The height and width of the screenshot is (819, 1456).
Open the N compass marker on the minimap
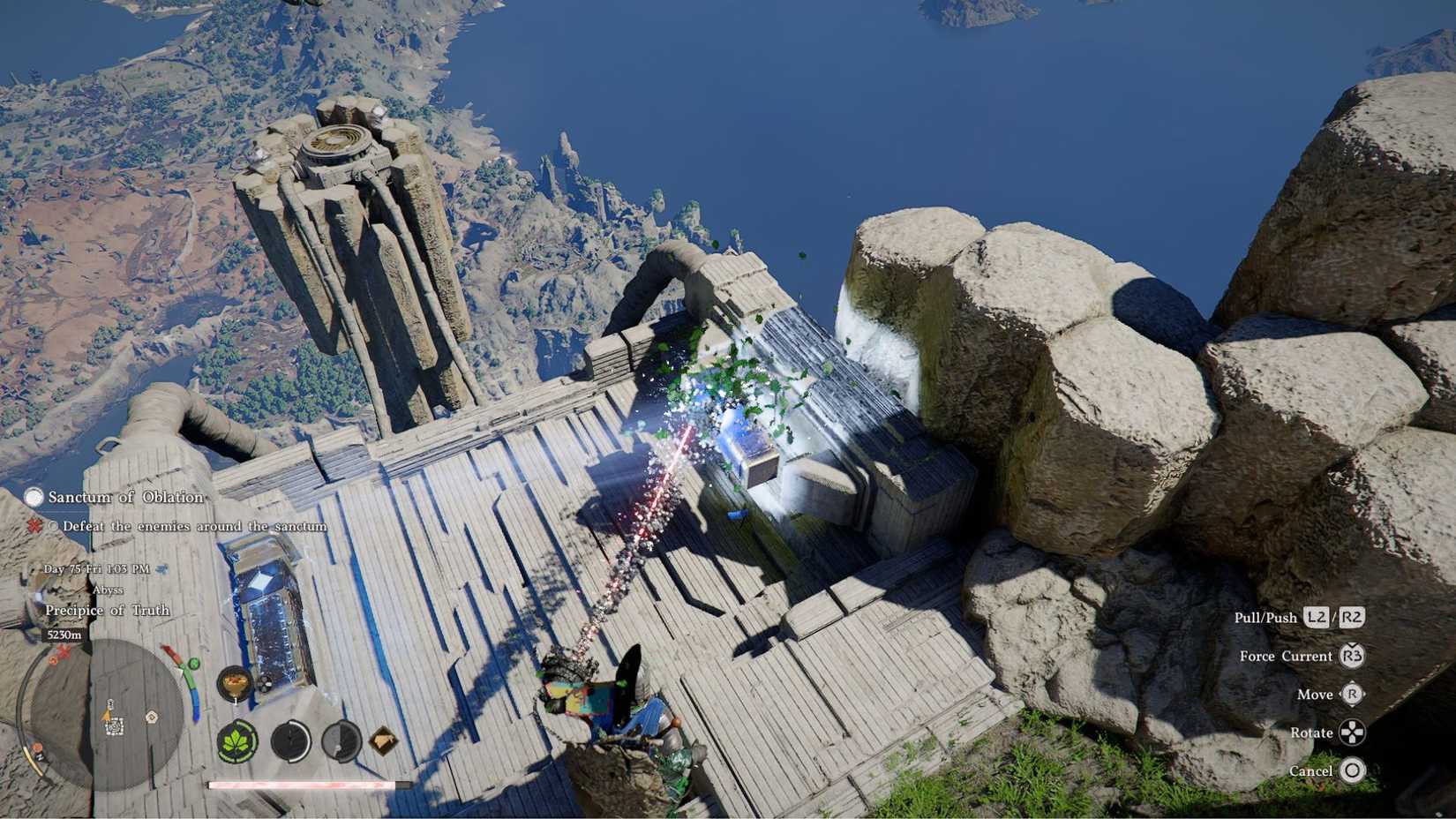pyautogui.click(x=41, y=756)
